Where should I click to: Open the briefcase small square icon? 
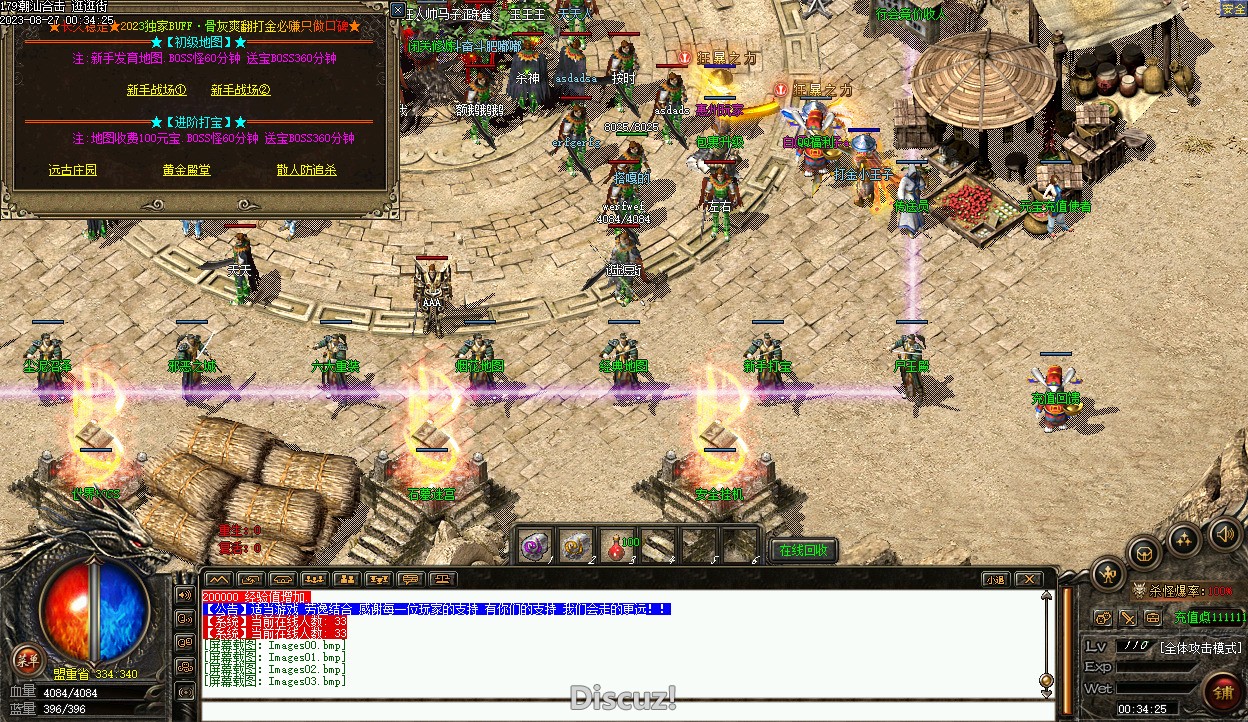(1152, 618)
